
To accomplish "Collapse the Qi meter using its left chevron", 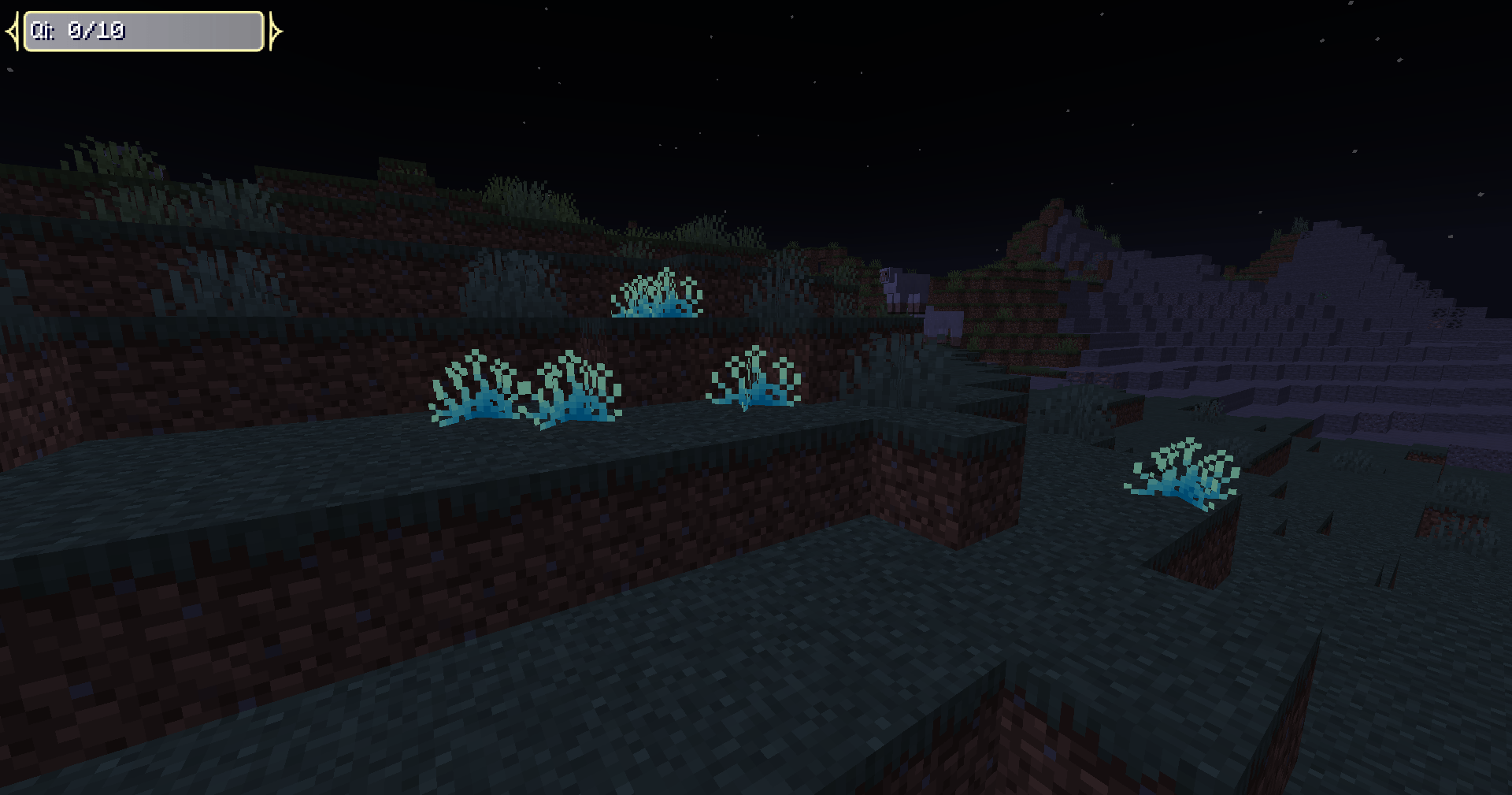I will tap(10, 30).
